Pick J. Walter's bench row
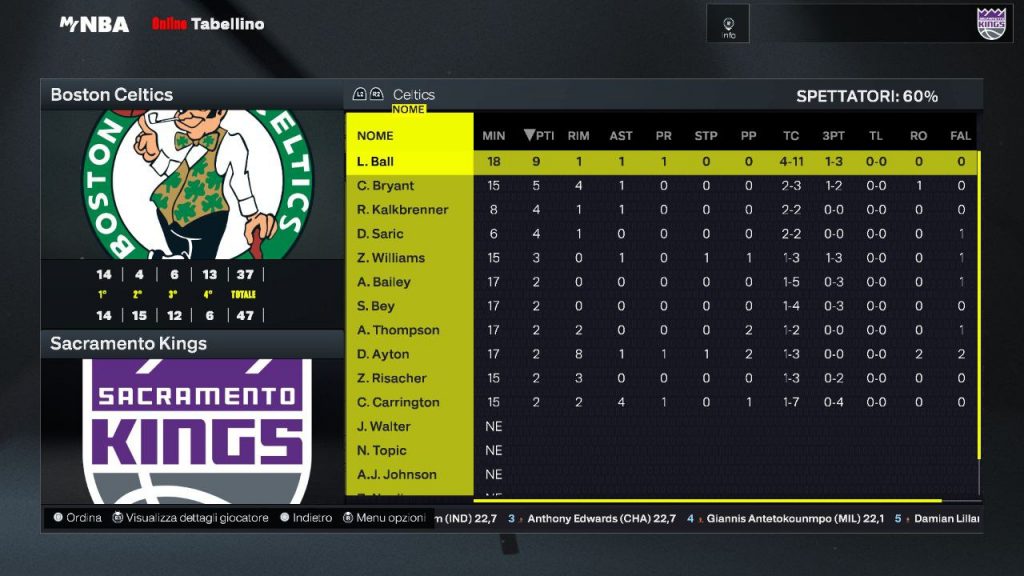This screenshot has height=576, width=1024. [384, 426]
